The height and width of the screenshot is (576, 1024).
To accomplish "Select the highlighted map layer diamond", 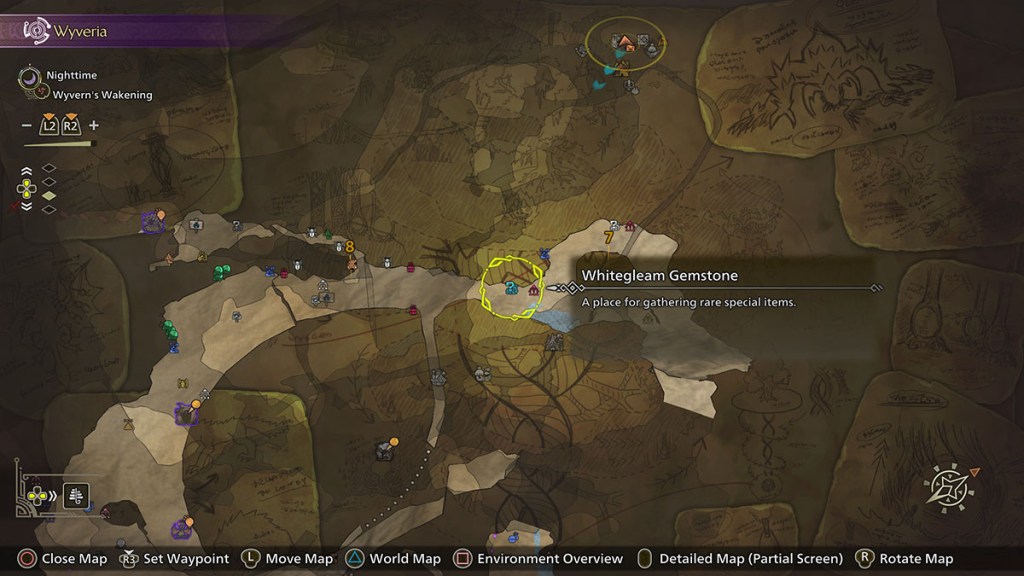I will click(x=48, y=195).
